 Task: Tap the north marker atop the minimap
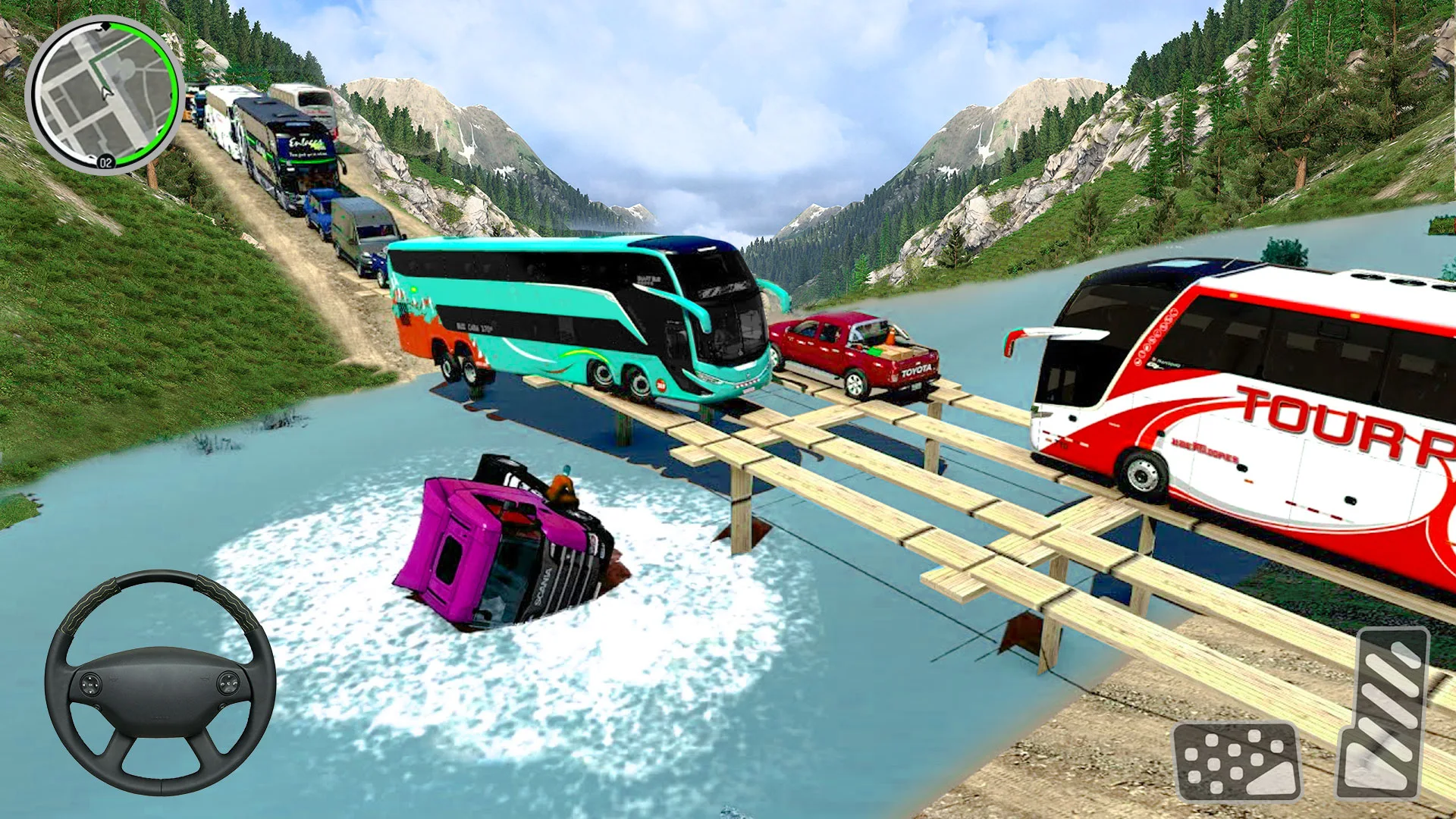106,26
